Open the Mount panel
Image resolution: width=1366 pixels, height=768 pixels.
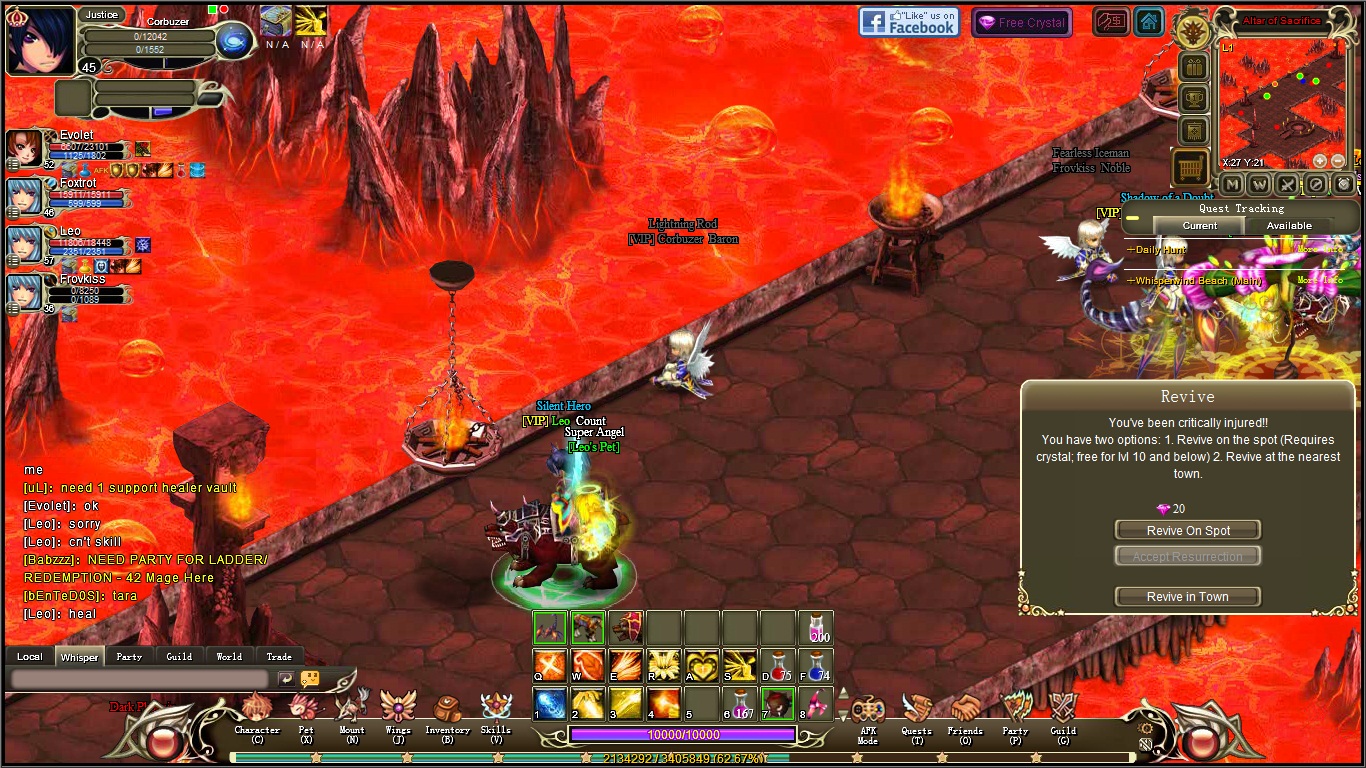[x=352, y=712]
